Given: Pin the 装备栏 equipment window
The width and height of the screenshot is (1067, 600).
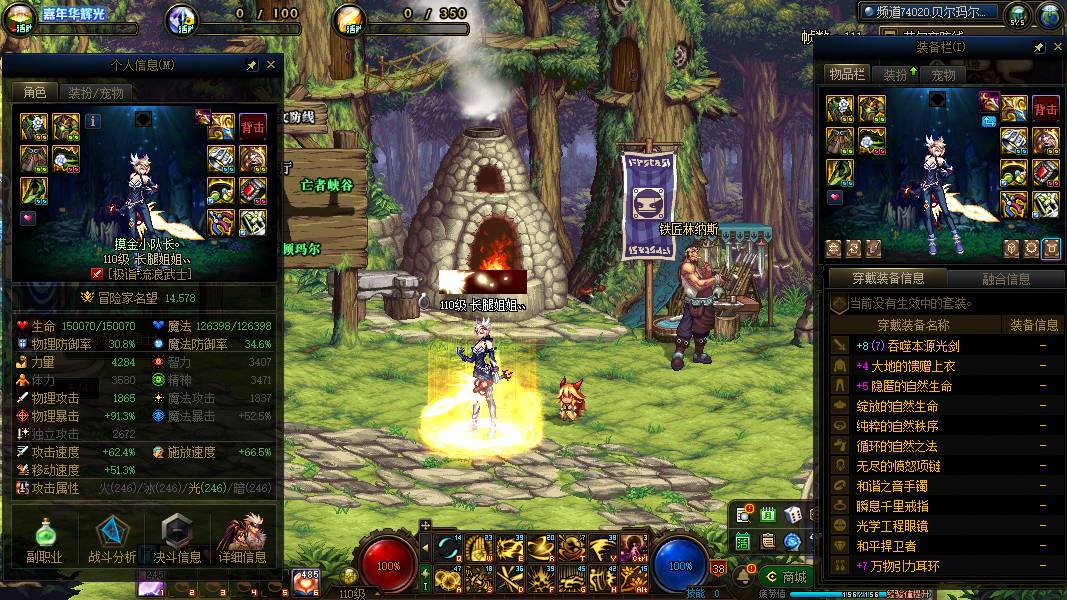Looking at the screenshot, I should pyautogui.click(x=1038, y=48).
